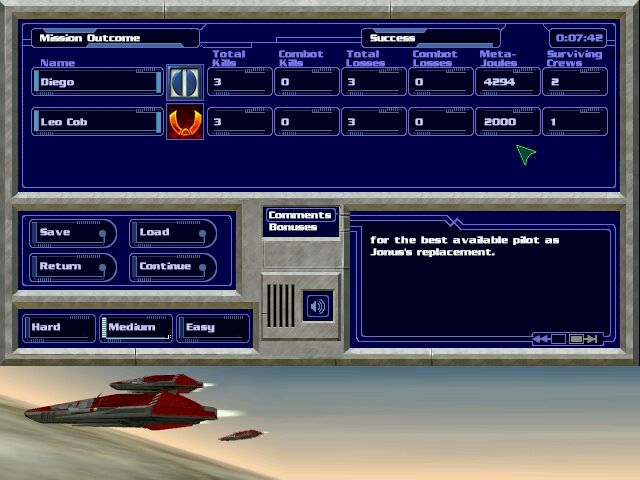Click the Return button
The image size is (640, 480).
[x=72, y=267]
